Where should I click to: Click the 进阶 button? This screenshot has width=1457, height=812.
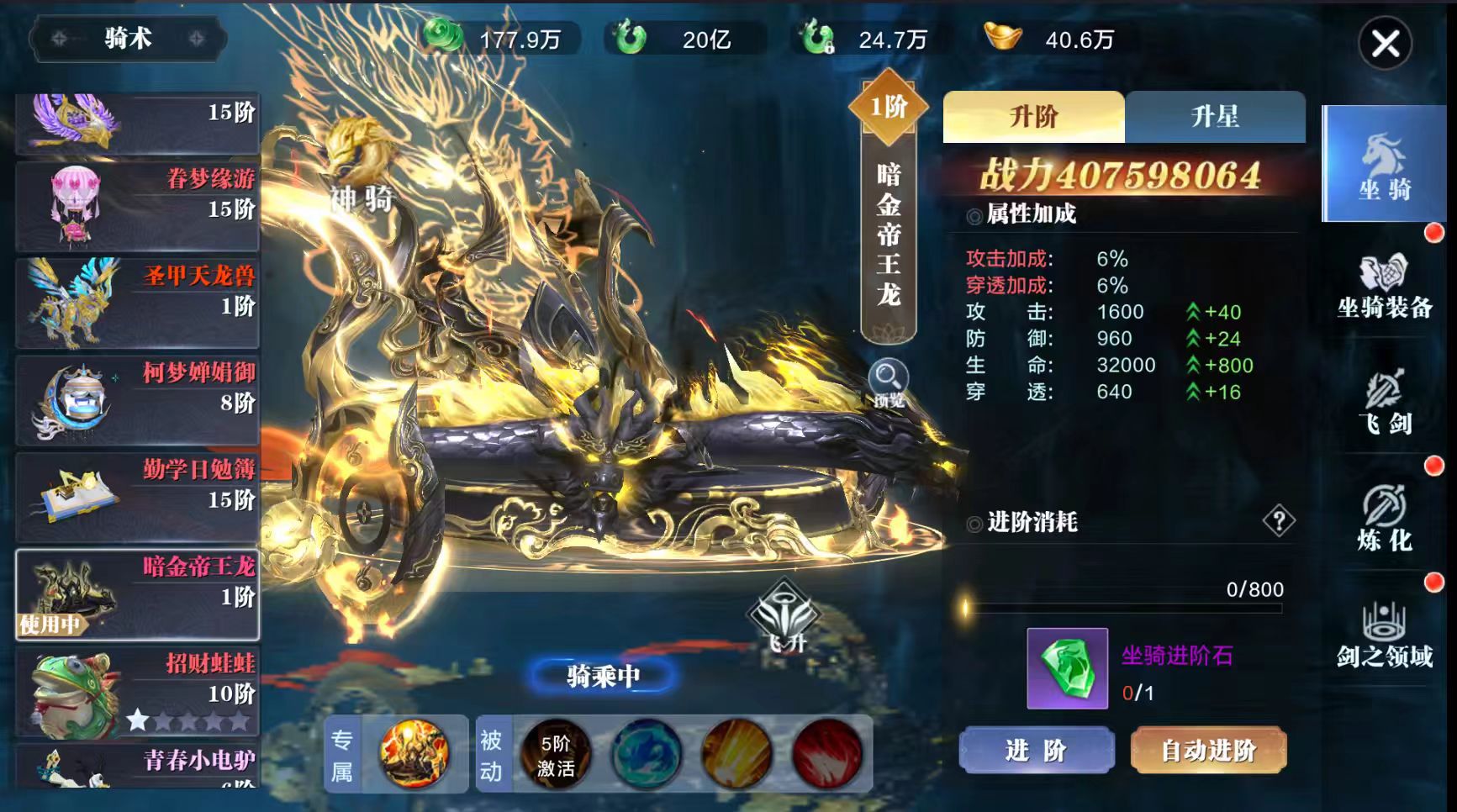pos(1036,750)
